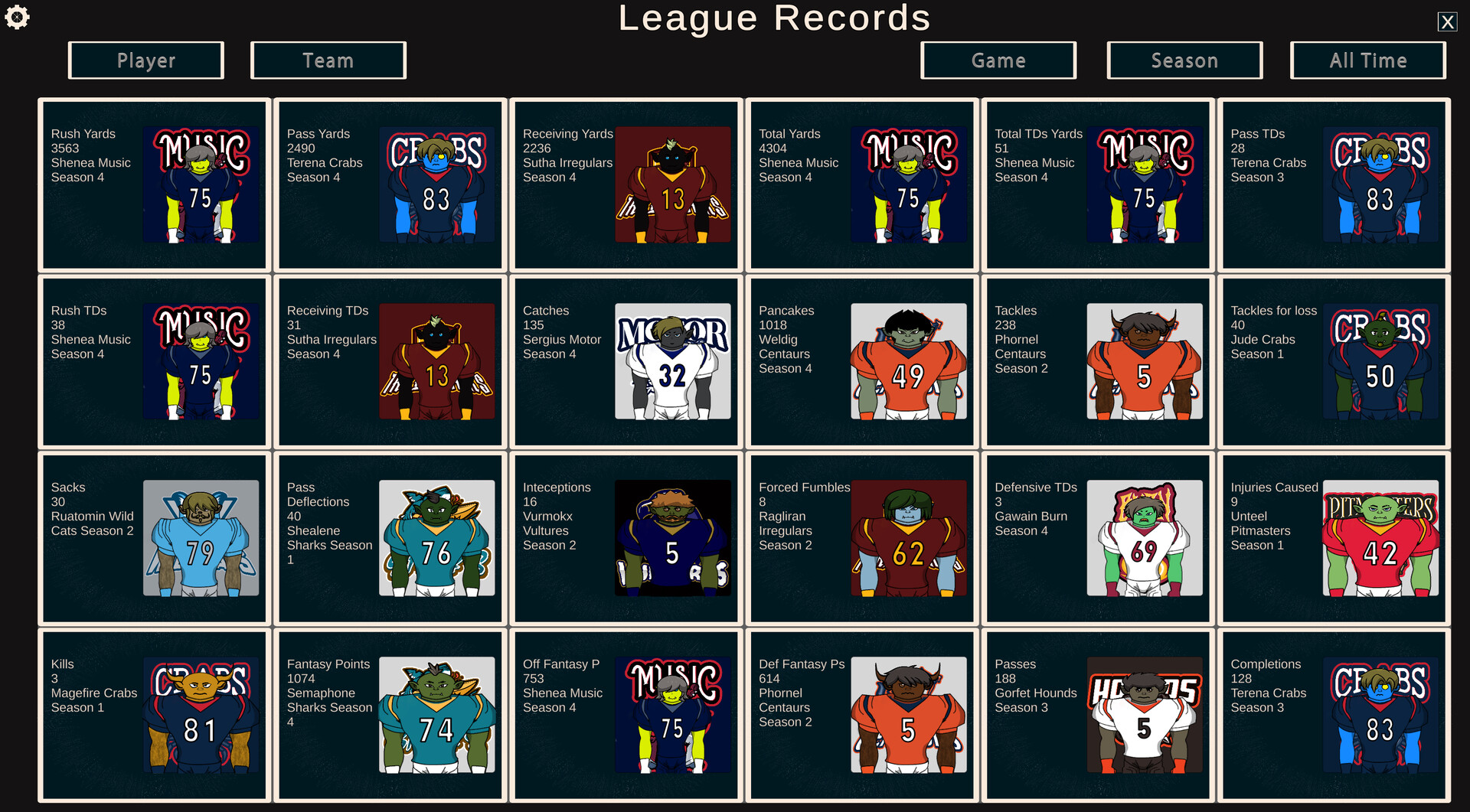This screenshot has height=812, width=1470.
Task: Click the Unteel Pitmasters Injuries Caused portrait
Action: [1380, 538]
